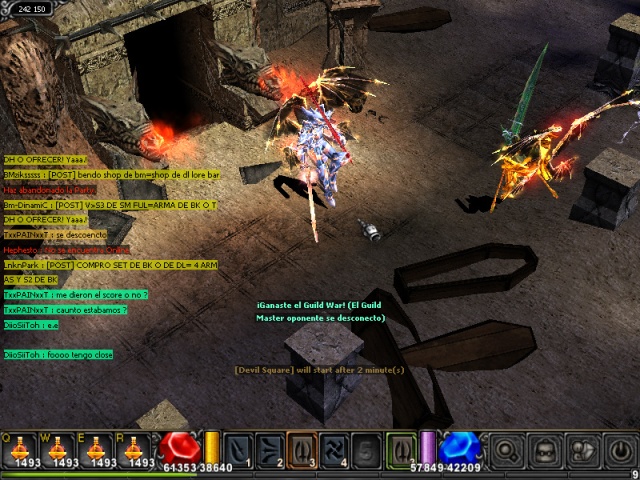Select skill slot 2 on the hotbar

271,449
